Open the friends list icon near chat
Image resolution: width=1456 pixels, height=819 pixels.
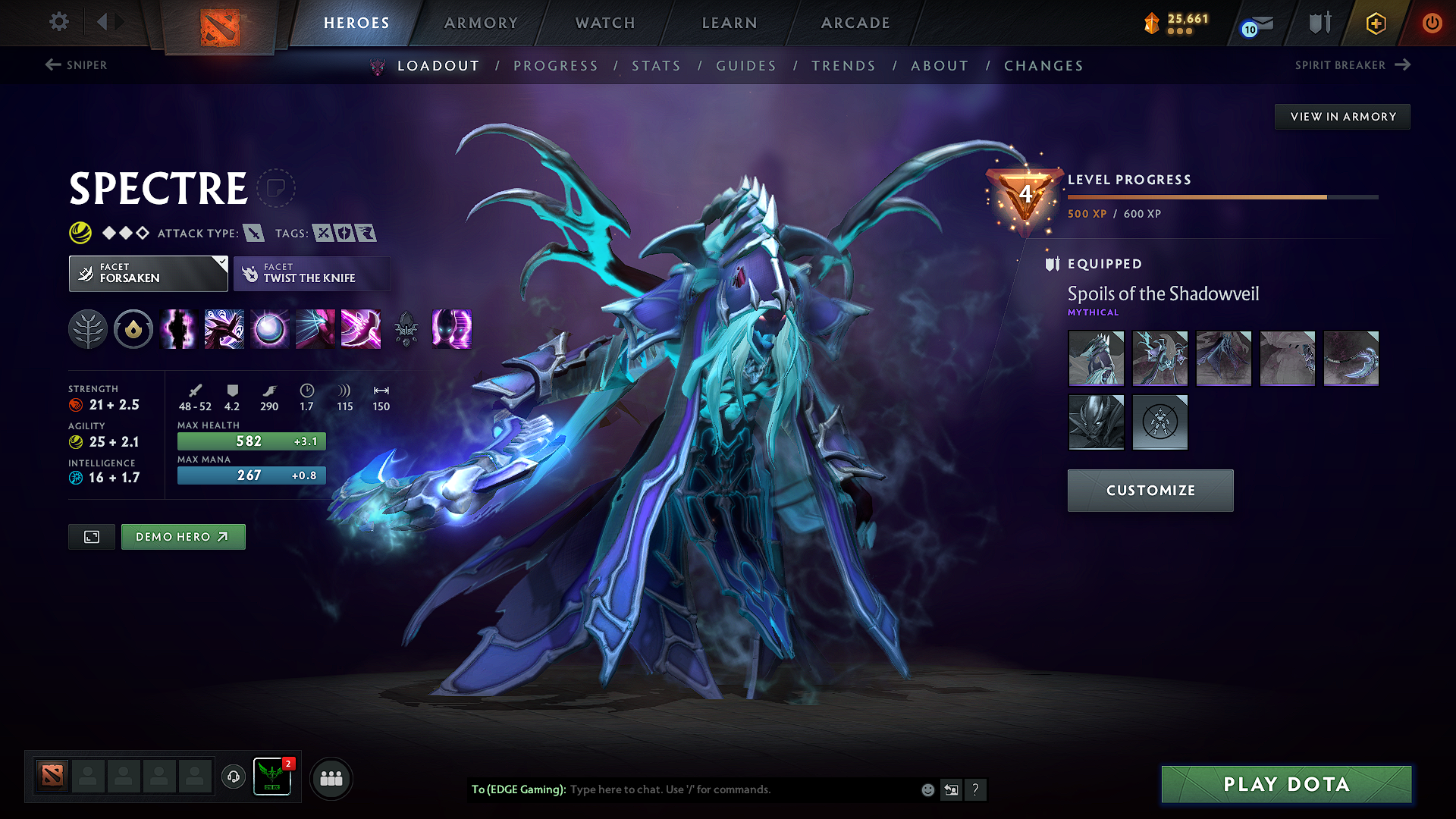coord(331,778)
